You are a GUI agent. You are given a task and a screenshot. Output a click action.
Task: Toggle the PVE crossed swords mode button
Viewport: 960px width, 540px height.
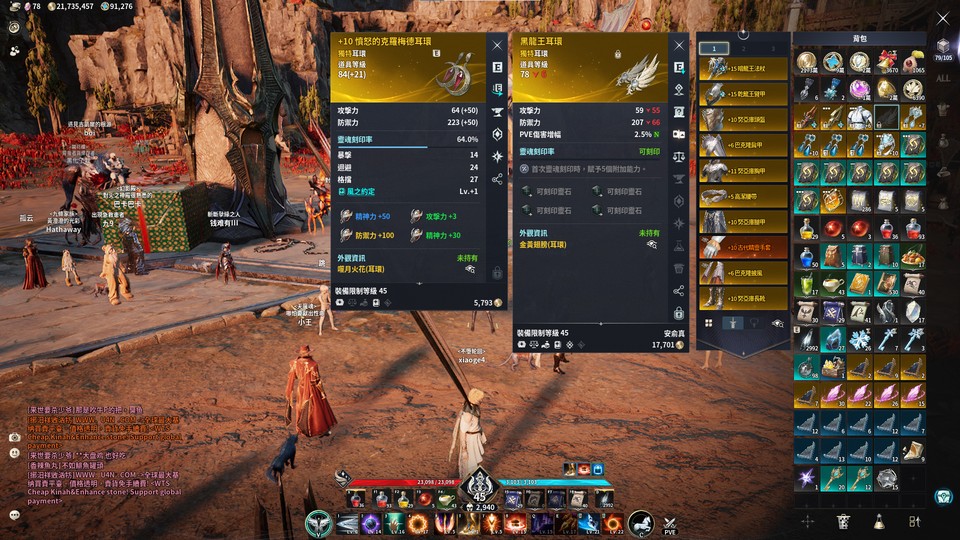(670, 523)
